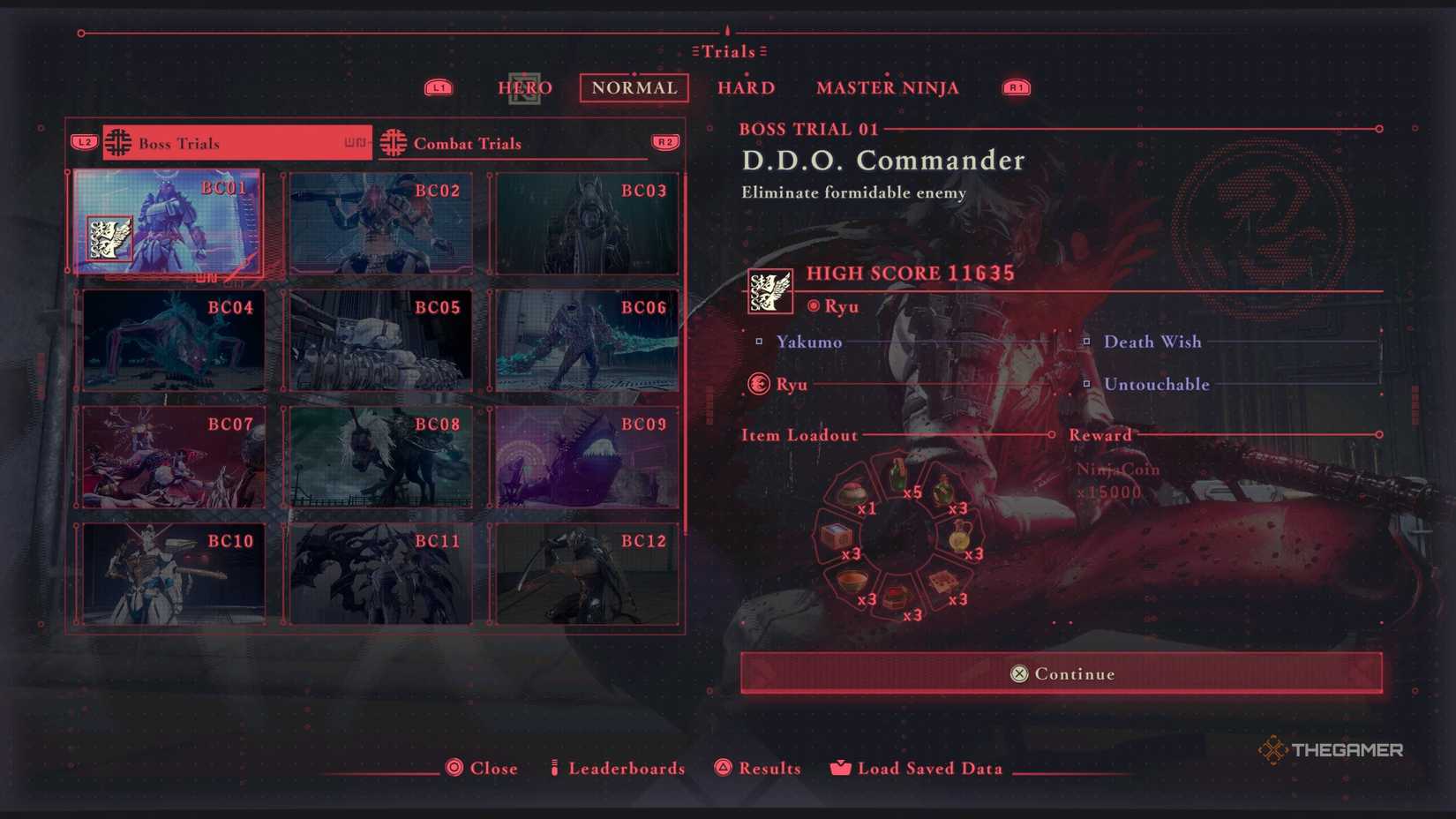Click the Continue button

(1061, 673)
